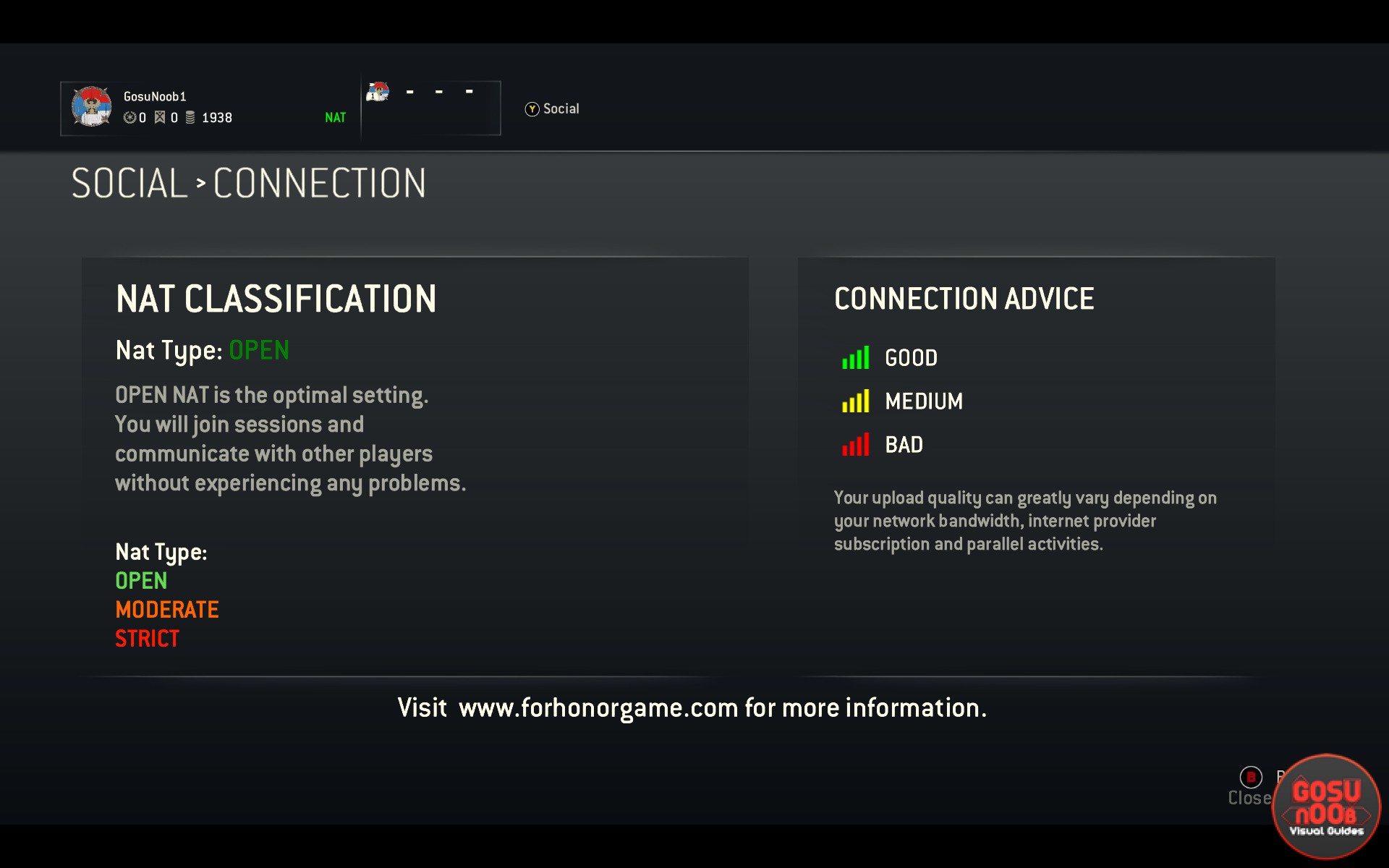
Task: Open the coin currency icon showing 1938
Action: (x=190, y=118)
